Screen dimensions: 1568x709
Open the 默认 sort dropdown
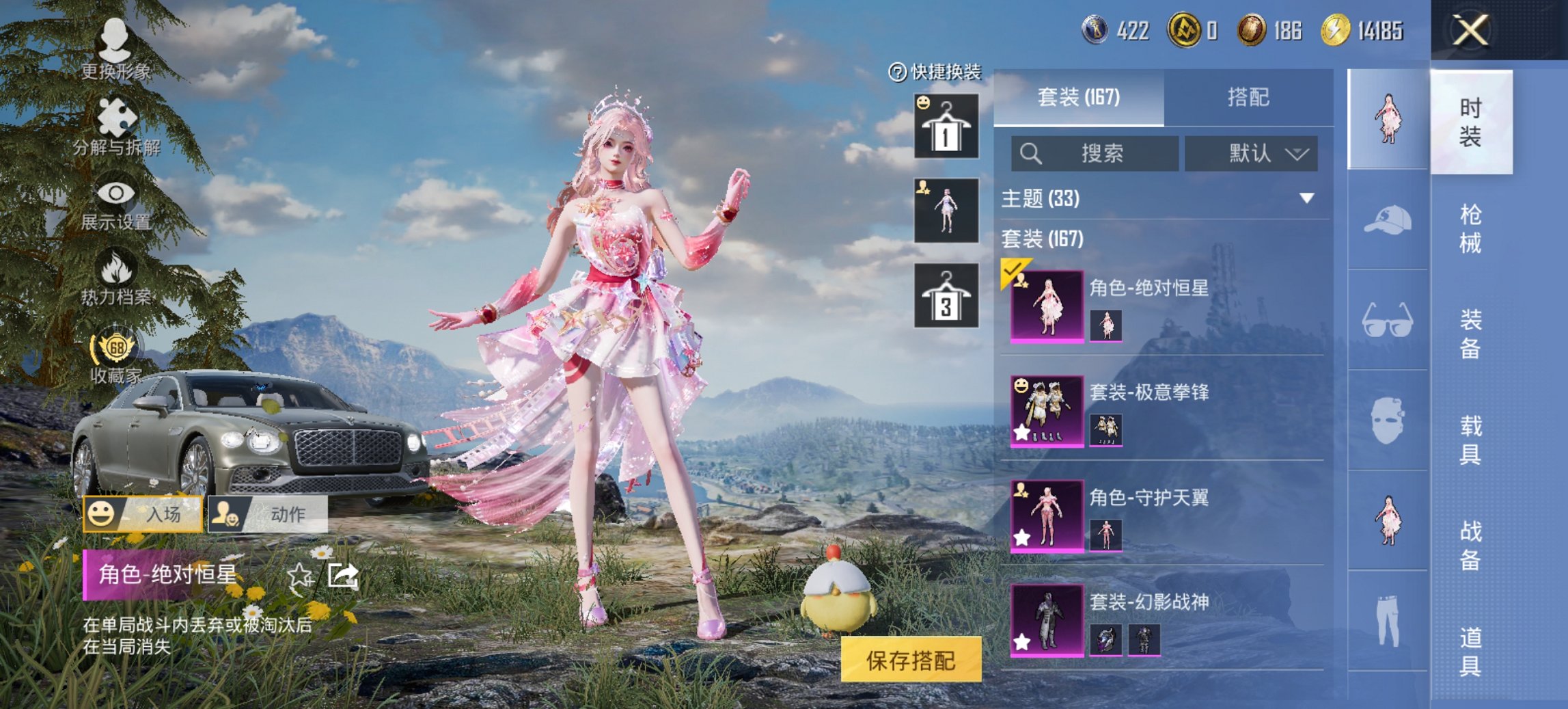(x=1251, y=154)
